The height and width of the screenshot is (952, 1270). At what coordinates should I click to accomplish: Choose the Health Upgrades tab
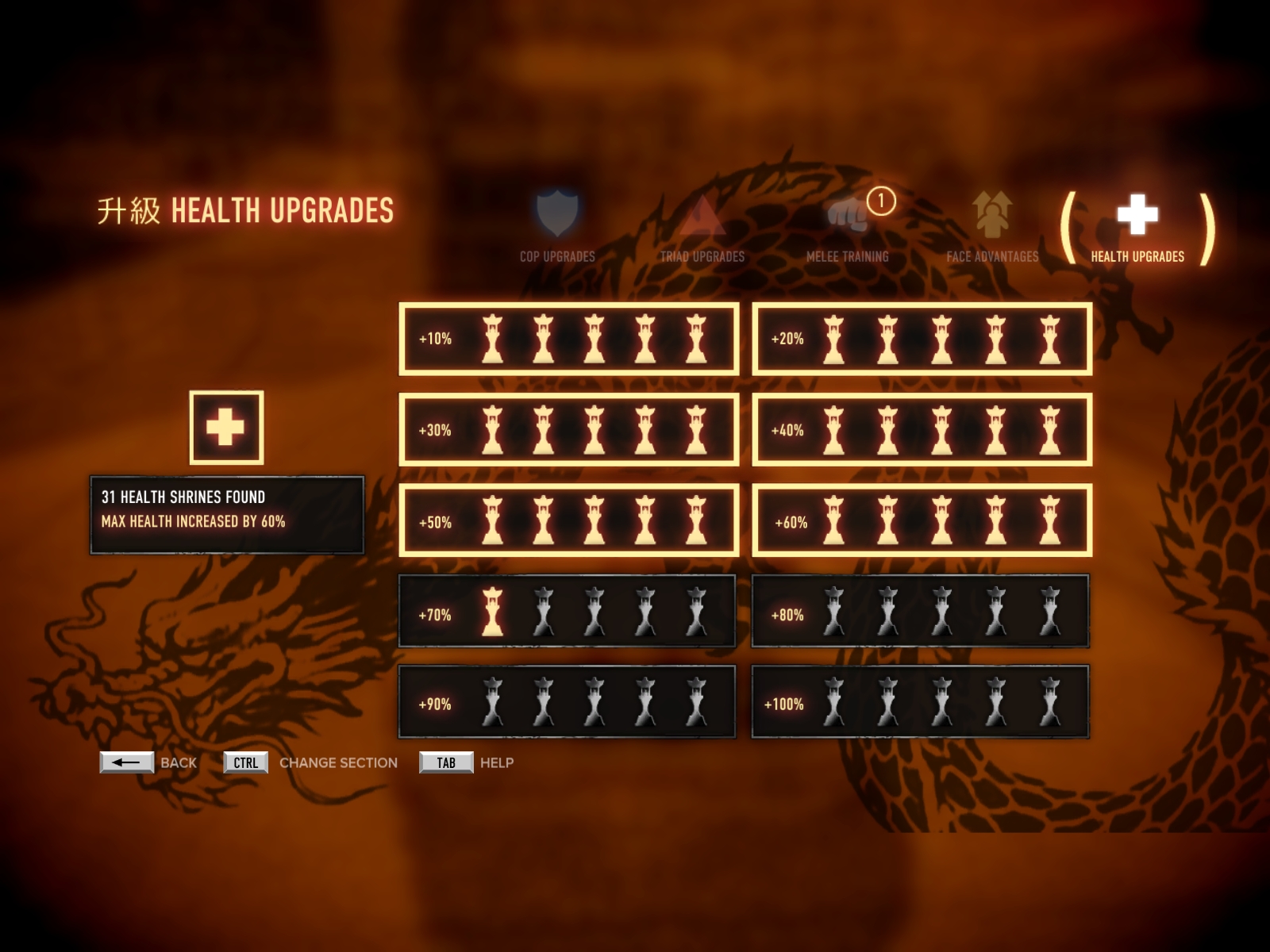coord(1137,227)
